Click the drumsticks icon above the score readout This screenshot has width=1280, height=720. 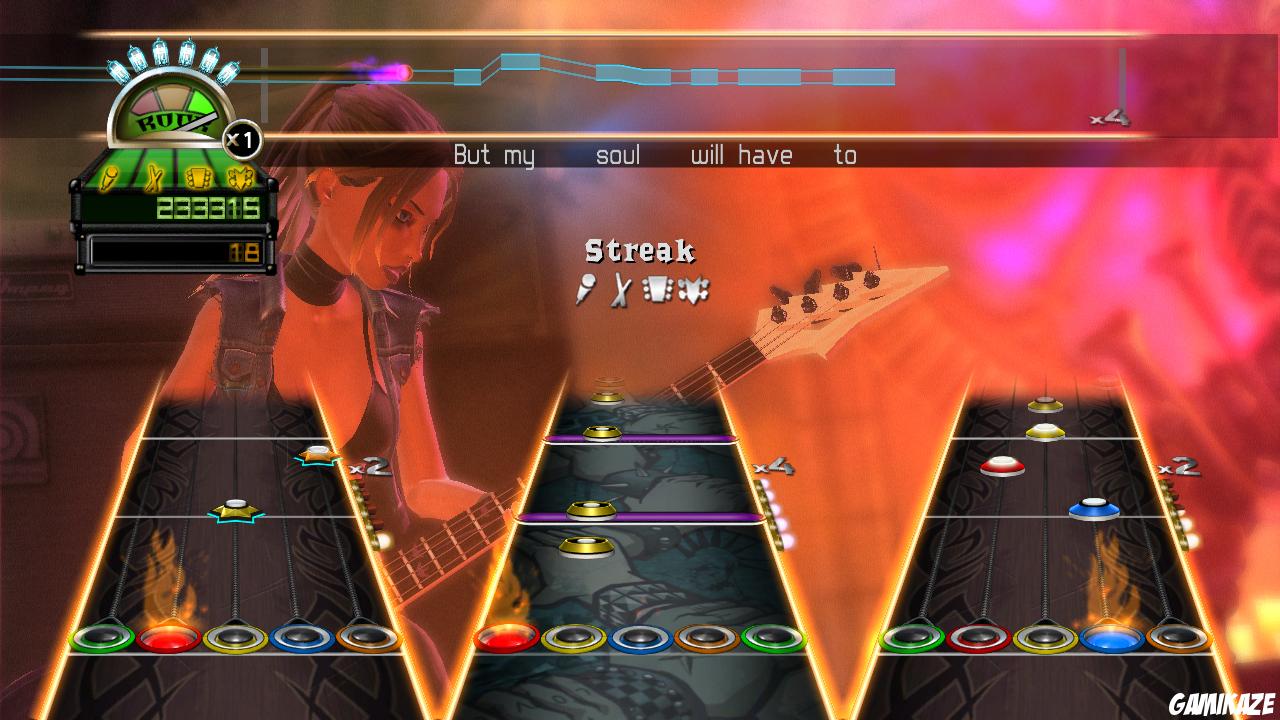[152, 176]
